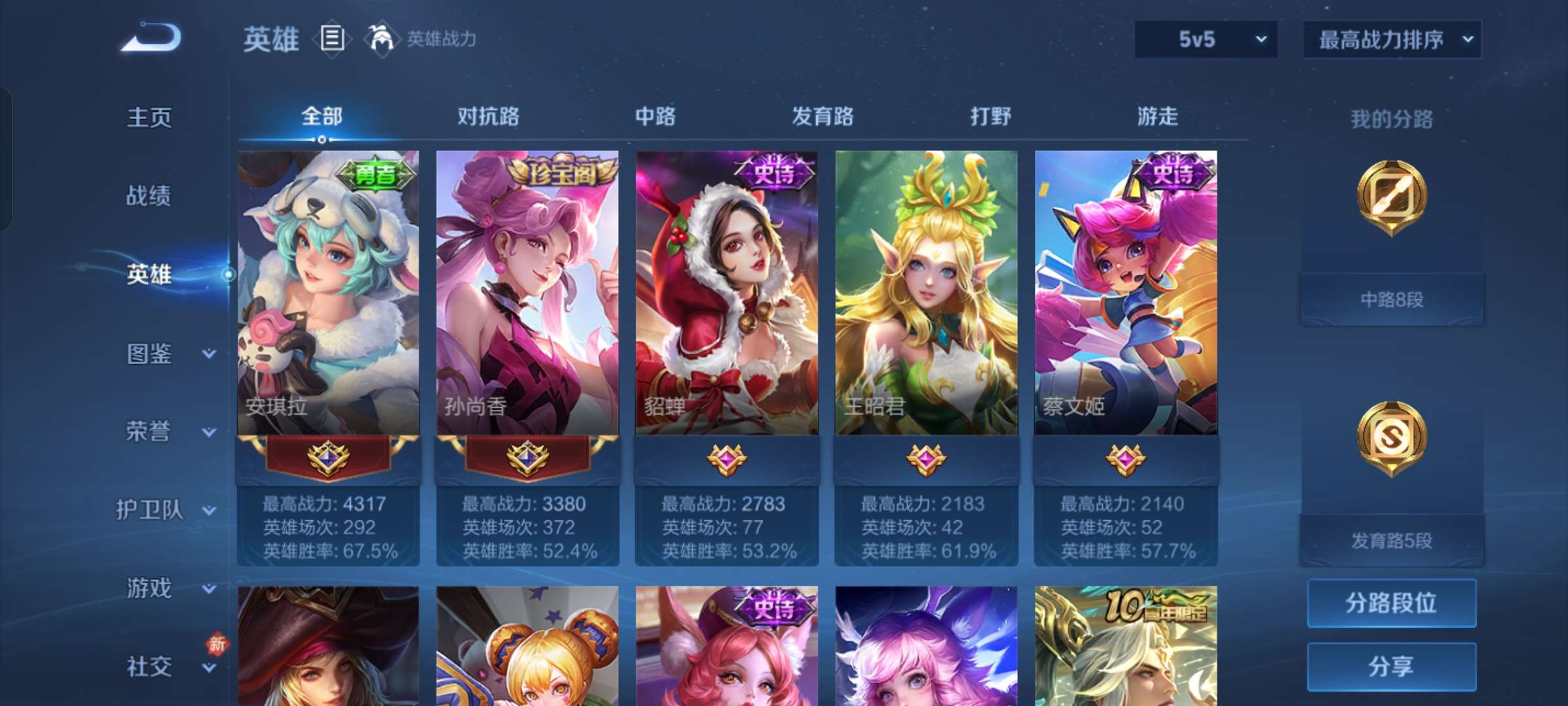Open the 最高战力排序 sorting dropdown
This screenshot has width=1568, height=706.
coord(1390,39)
